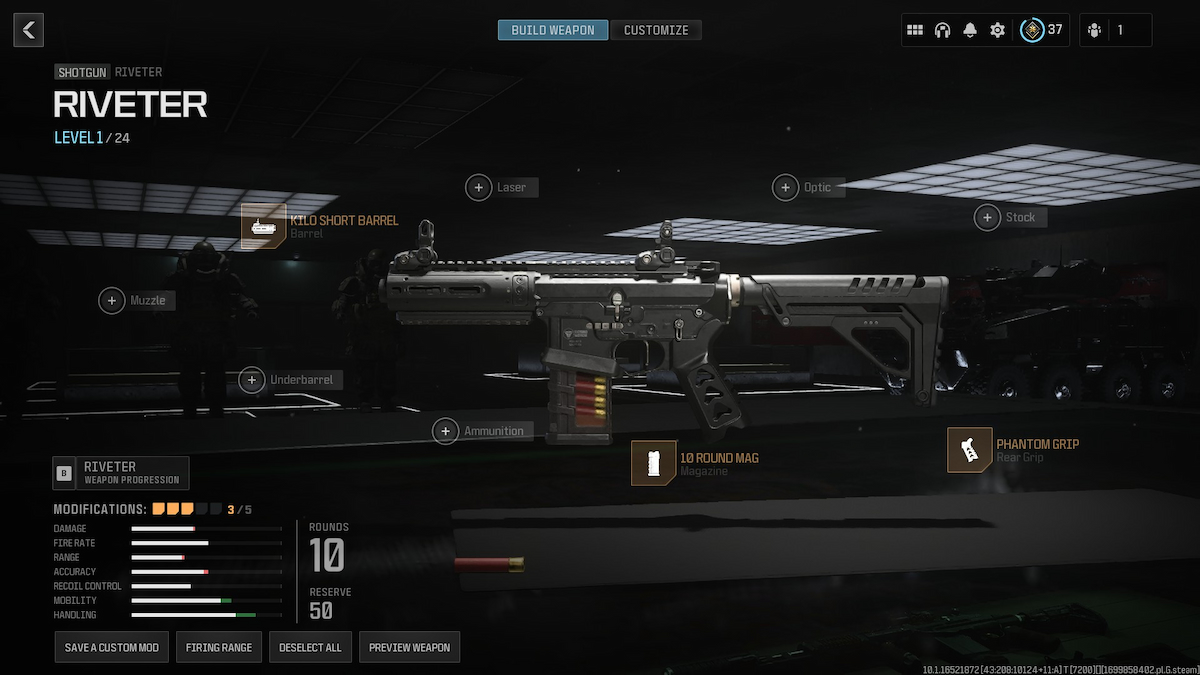Deselect all attachments

coord(310,647)
